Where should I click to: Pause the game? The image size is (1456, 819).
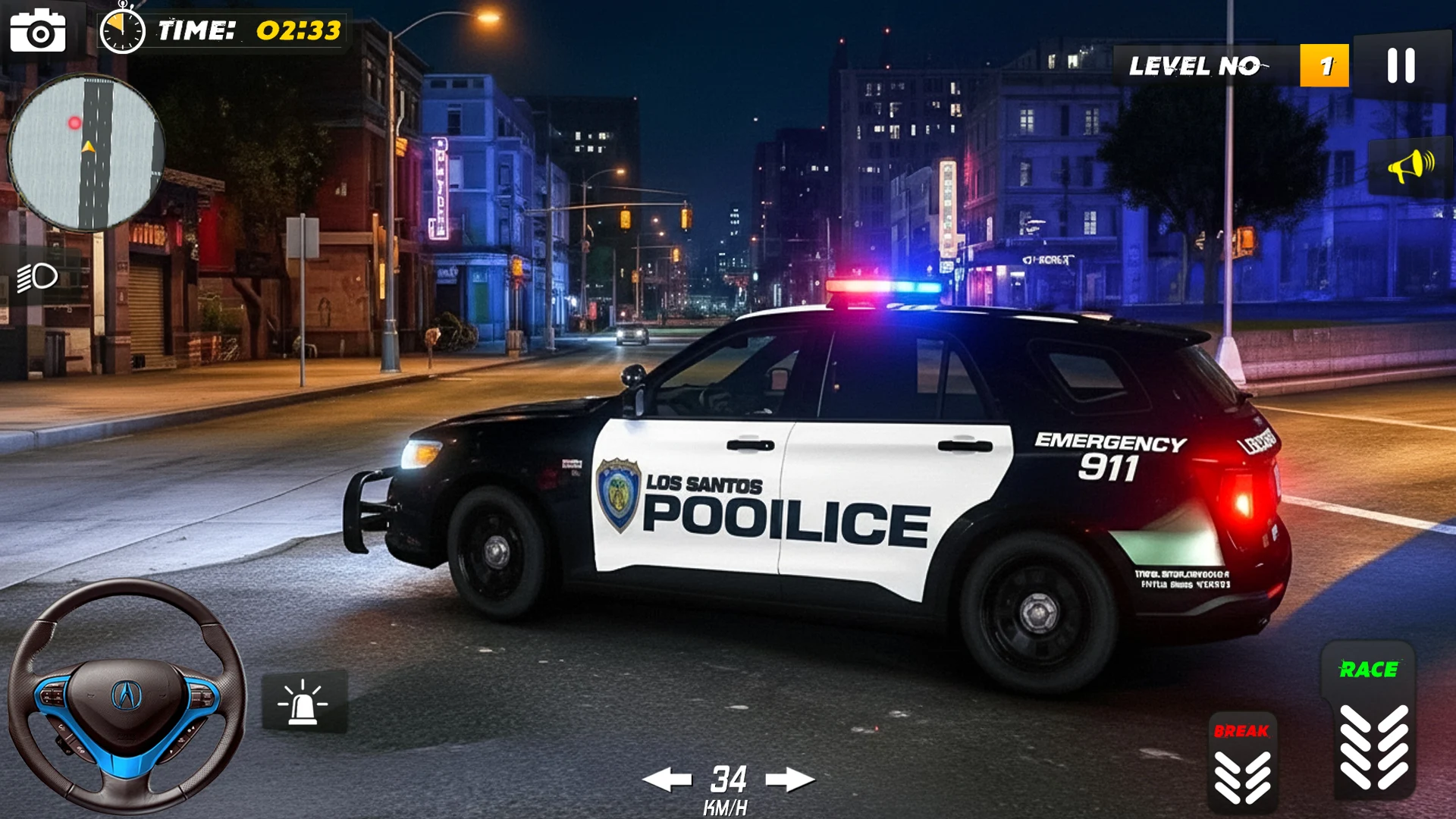click(x=1401, y=66)
